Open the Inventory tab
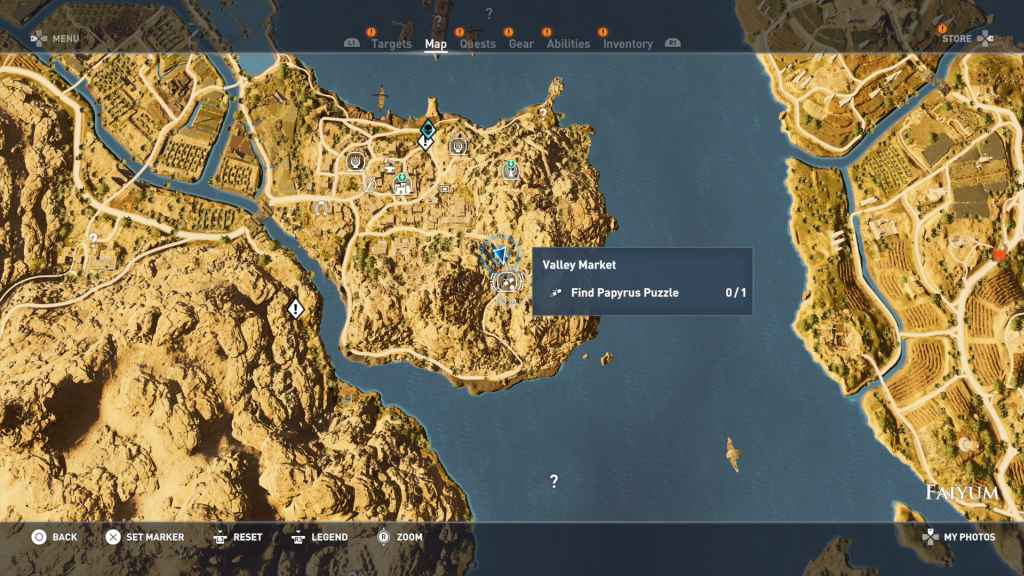1024x576 pixels. [627, 44]
